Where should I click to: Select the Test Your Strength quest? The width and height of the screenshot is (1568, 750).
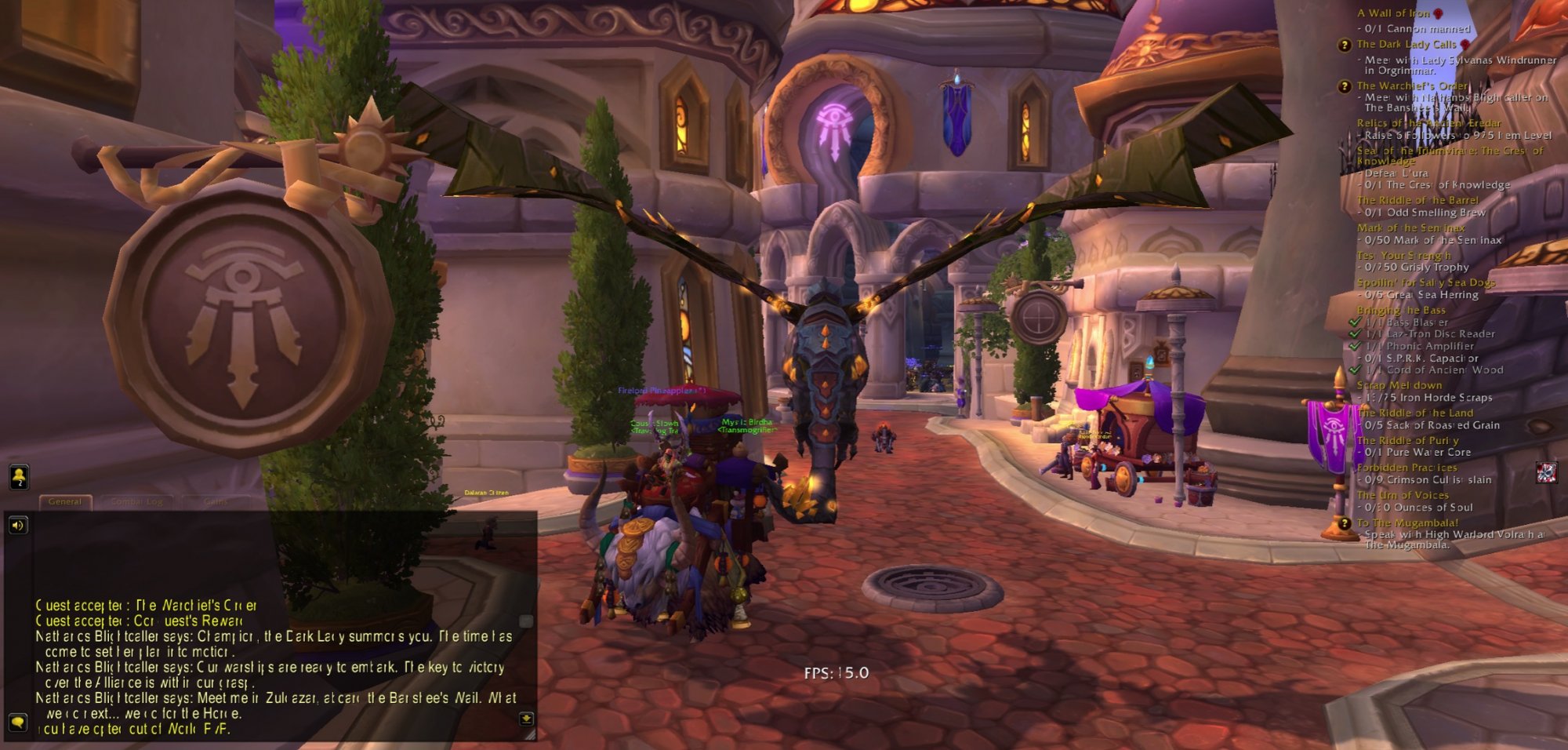tap(1403, 255)
